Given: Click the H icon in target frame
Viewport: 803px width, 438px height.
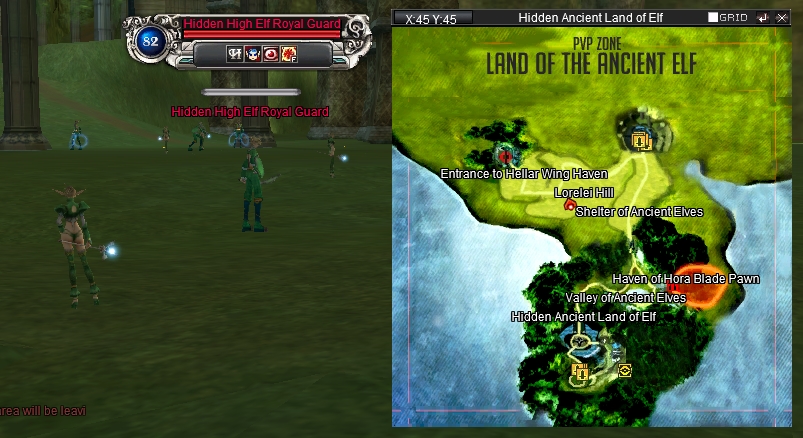Looking at the screenshot, I should (x=235, y=54).
